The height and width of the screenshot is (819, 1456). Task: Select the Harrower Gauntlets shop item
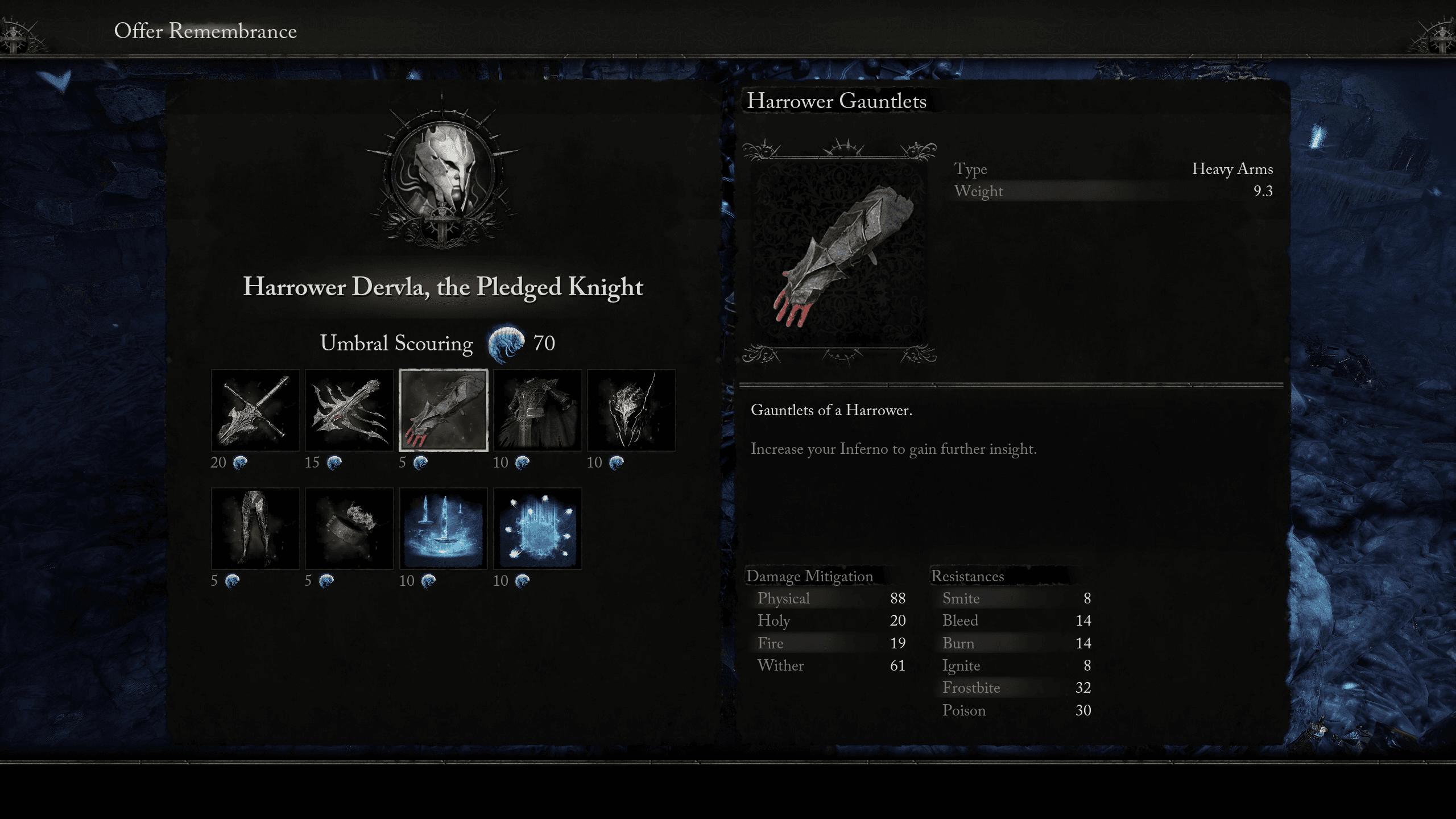click(x=443, y=409)
